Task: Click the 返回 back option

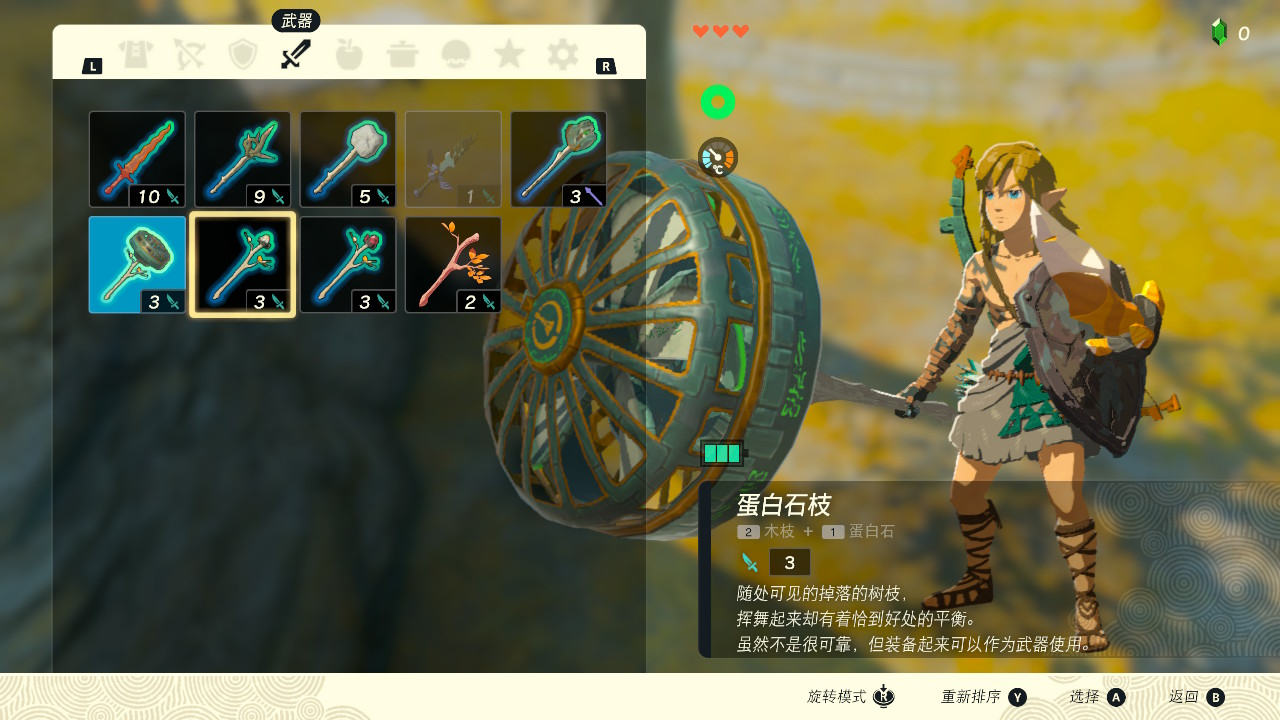Action: point(1196,697)
